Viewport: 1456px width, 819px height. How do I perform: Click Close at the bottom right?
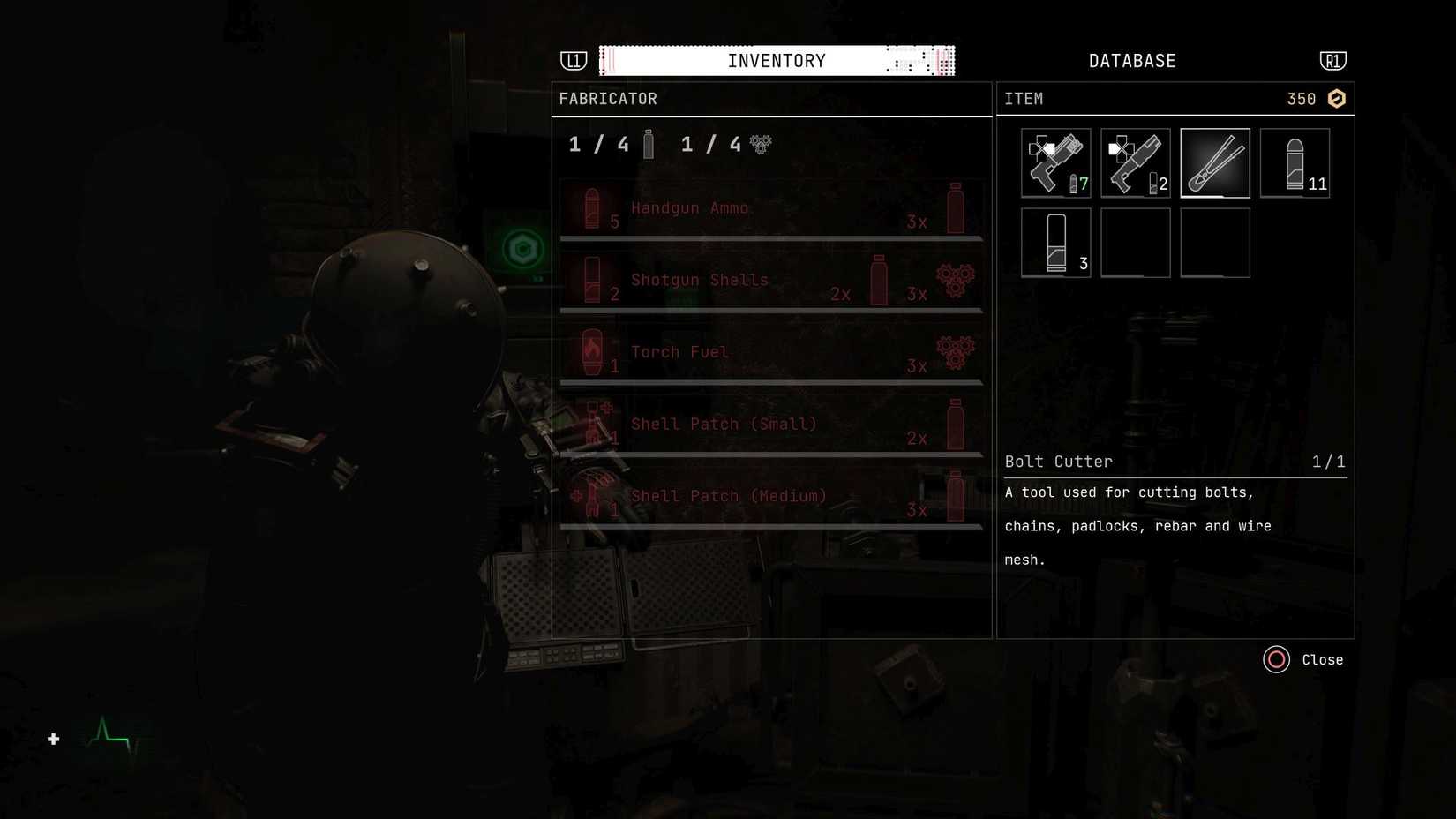coord(1304,659)
